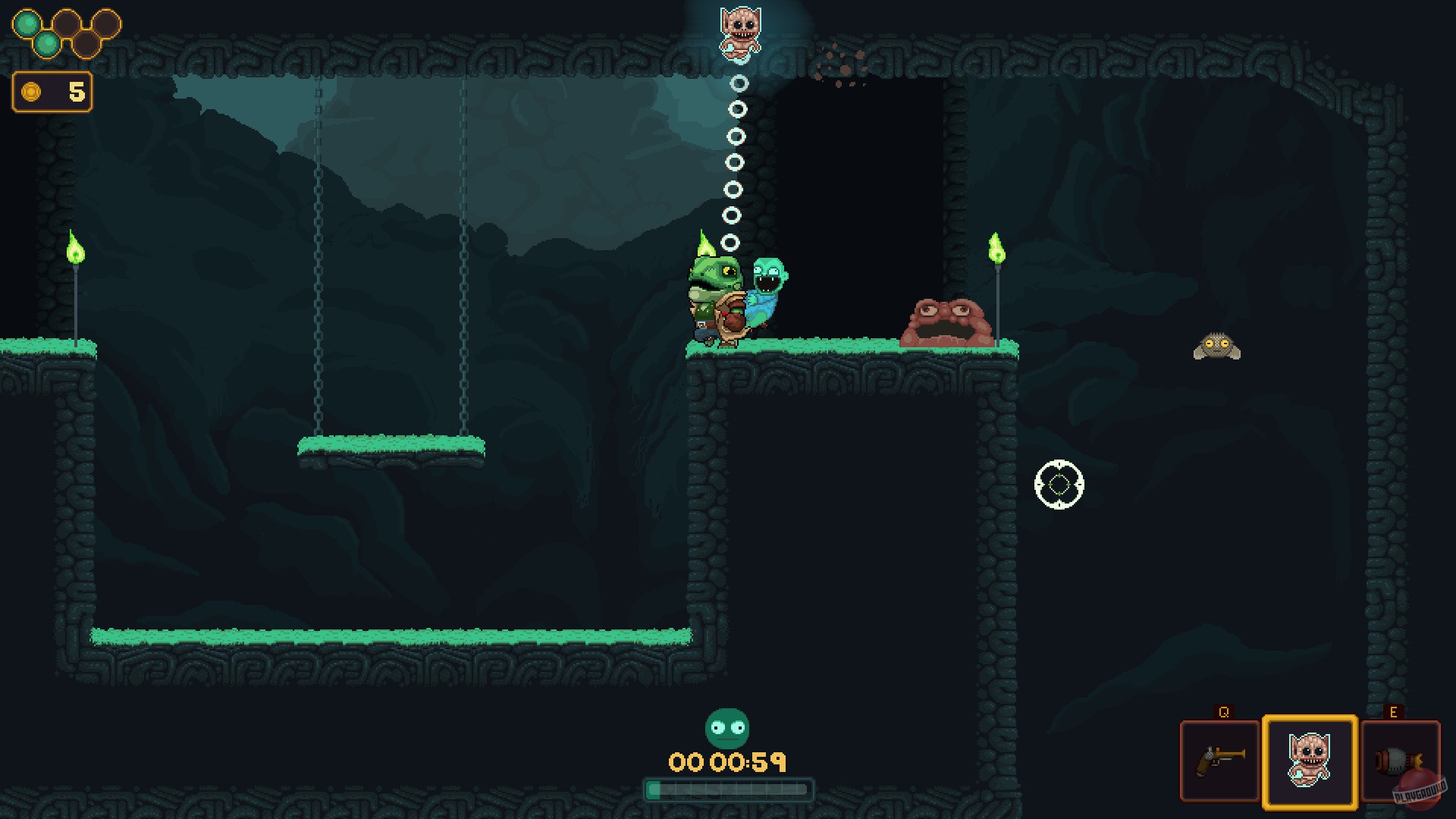Select the flintlock pistol in the Q slot
The height and width of the screenshot is (819, 1456).
pos(1219,761)
